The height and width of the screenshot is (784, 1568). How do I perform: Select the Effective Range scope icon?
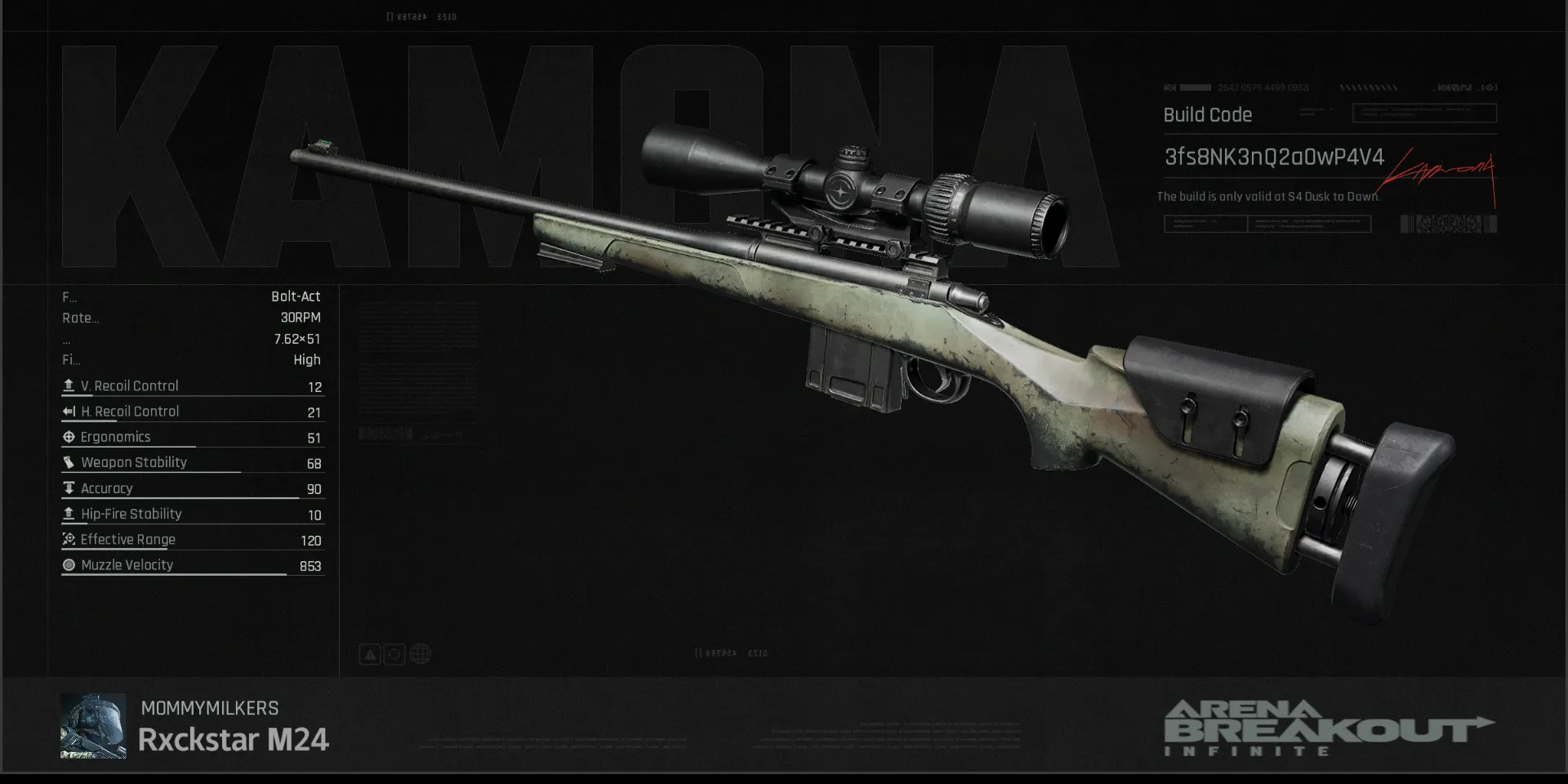pos(69,540)
